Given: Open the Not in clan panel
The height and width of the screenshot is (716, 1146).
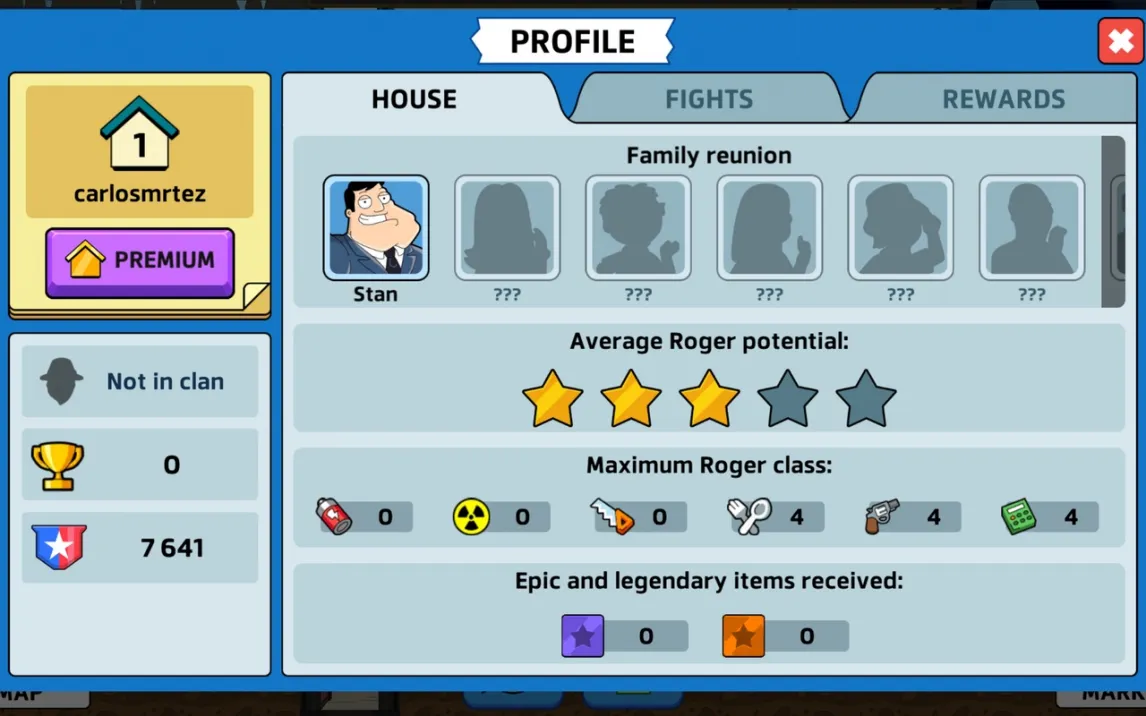Looking at the screenshot, I should (140, 381).
